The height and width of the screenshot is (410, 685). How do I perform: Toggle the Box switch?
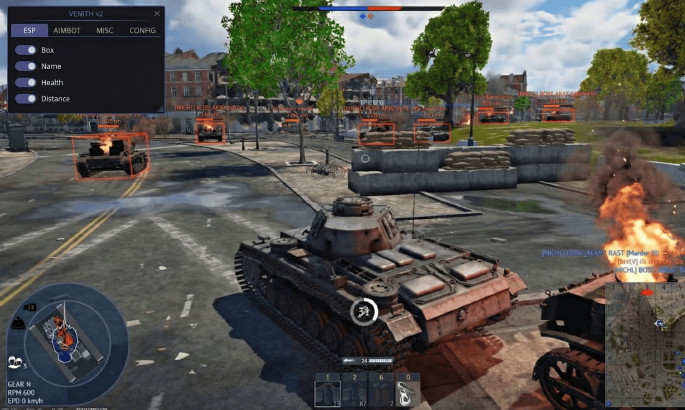(25, 50)
